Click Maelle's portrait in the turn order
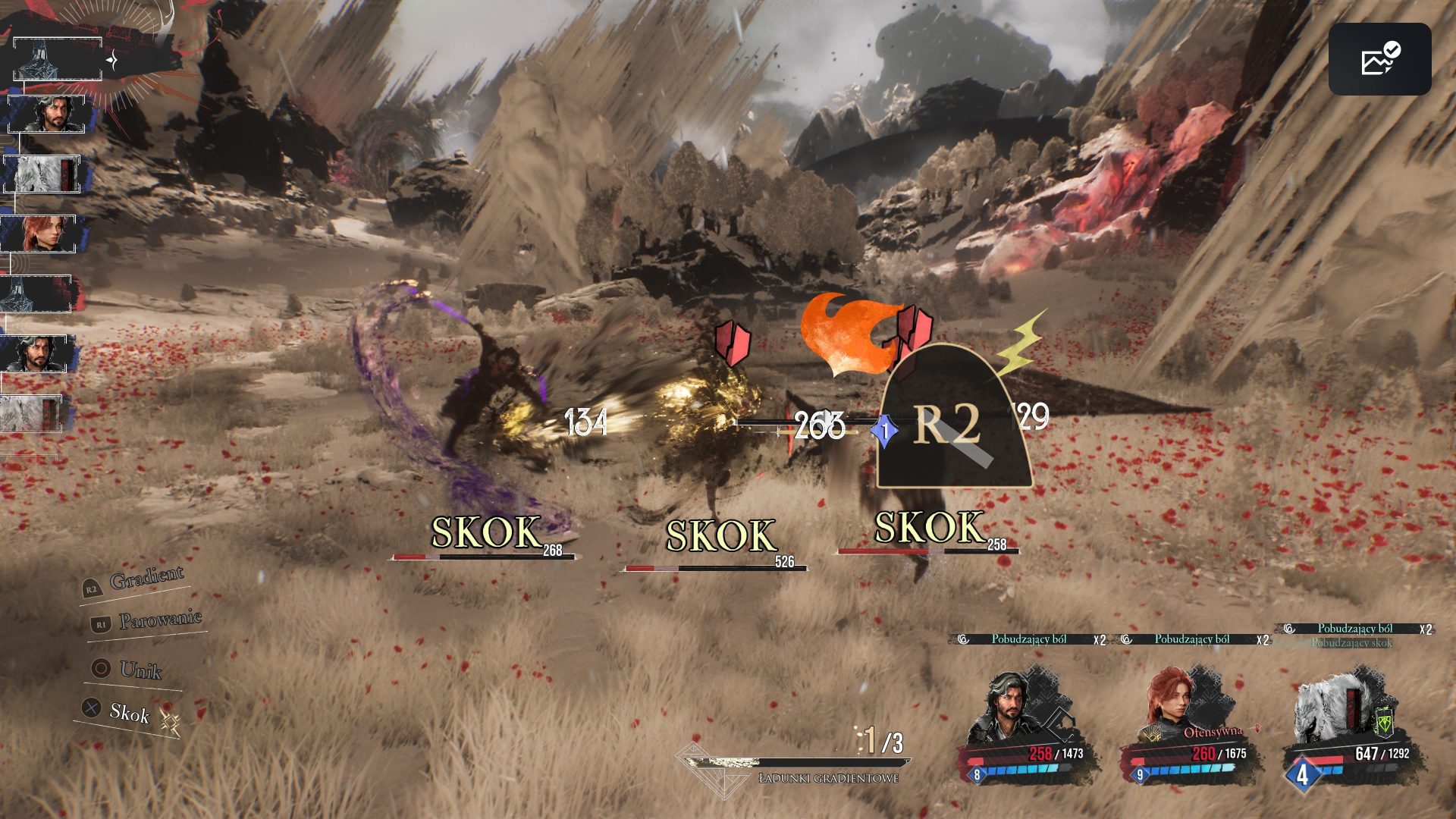 tap(39, 234)
